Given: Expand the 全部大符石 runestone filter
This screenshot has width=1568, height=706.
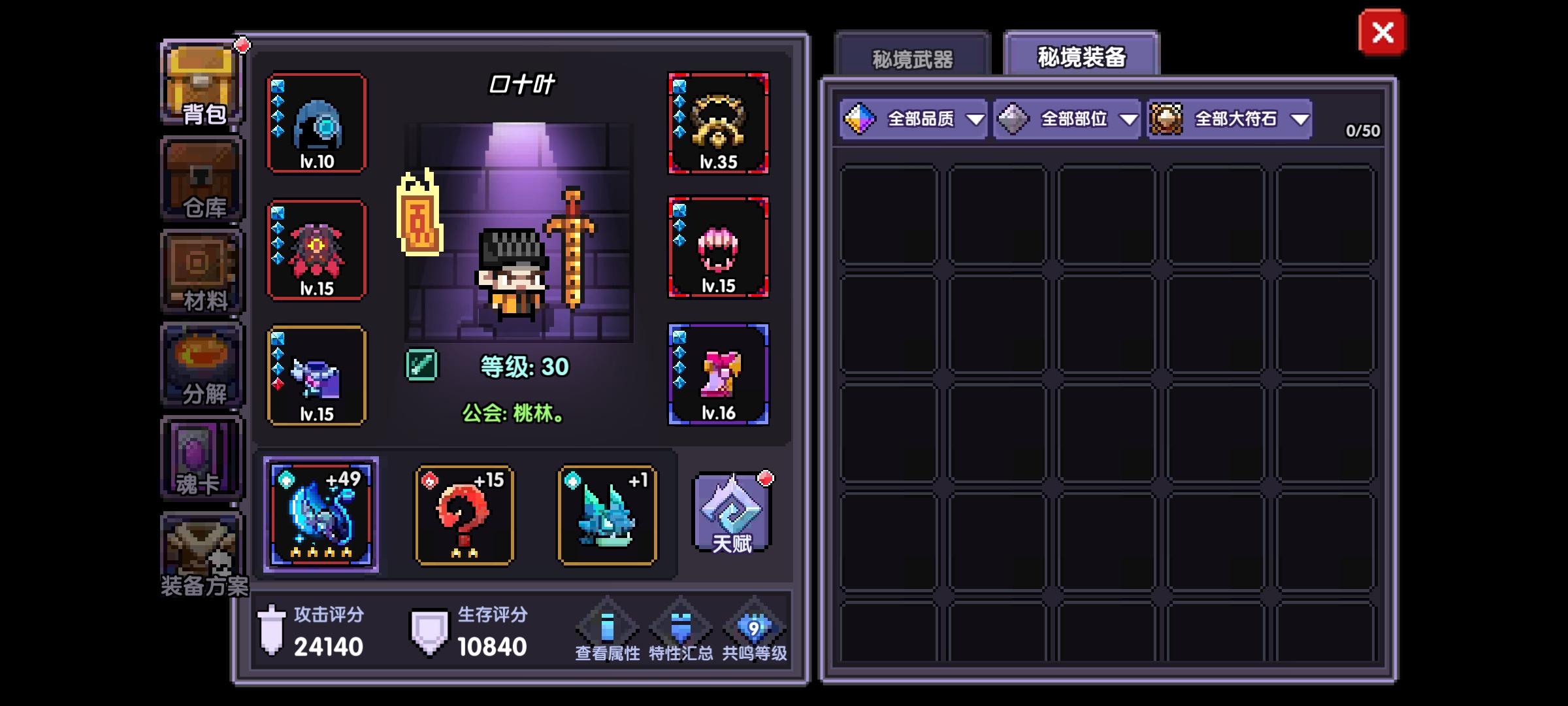Looking at the screenshot, I should [x=1232, y=119].
